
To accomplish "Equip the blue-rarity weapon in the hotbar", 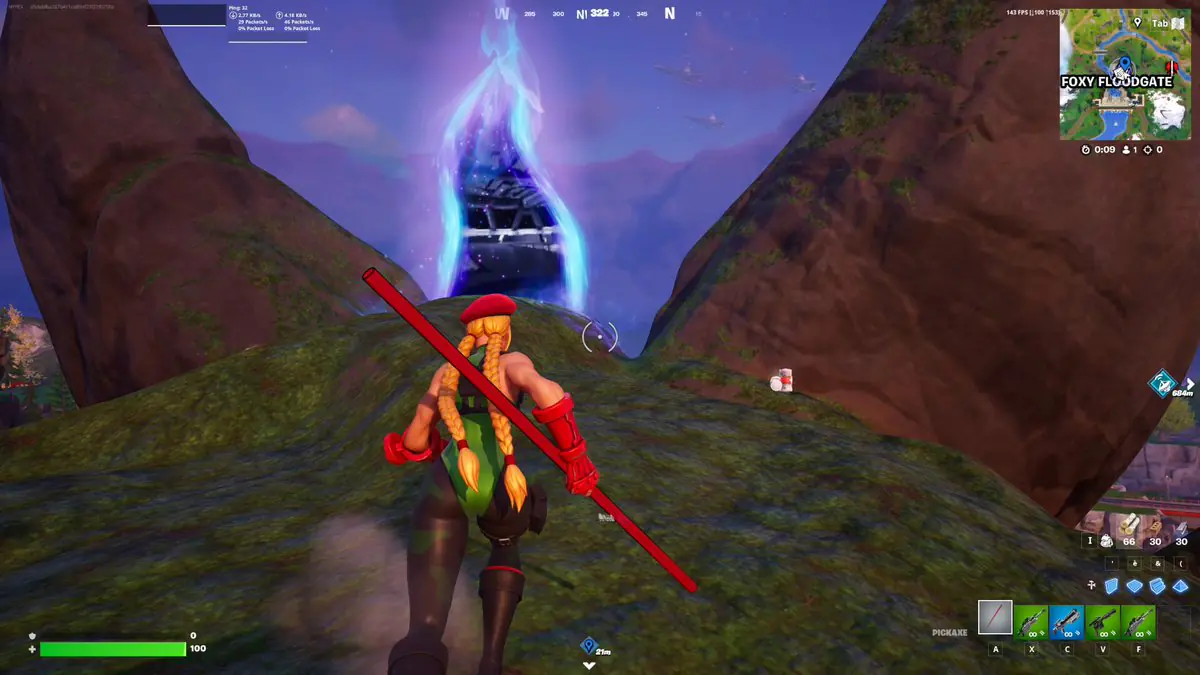I will pos(1067,622).
